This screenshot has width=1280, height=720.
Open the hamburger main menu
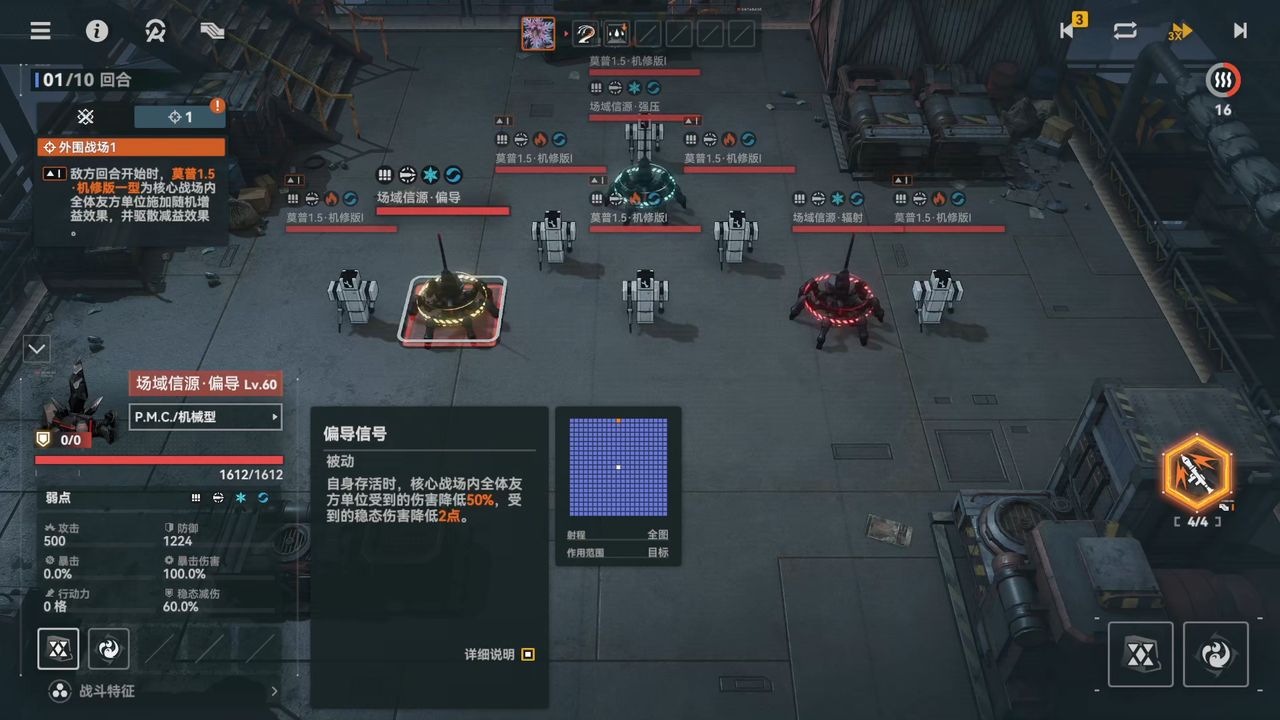tap(40, 30)
